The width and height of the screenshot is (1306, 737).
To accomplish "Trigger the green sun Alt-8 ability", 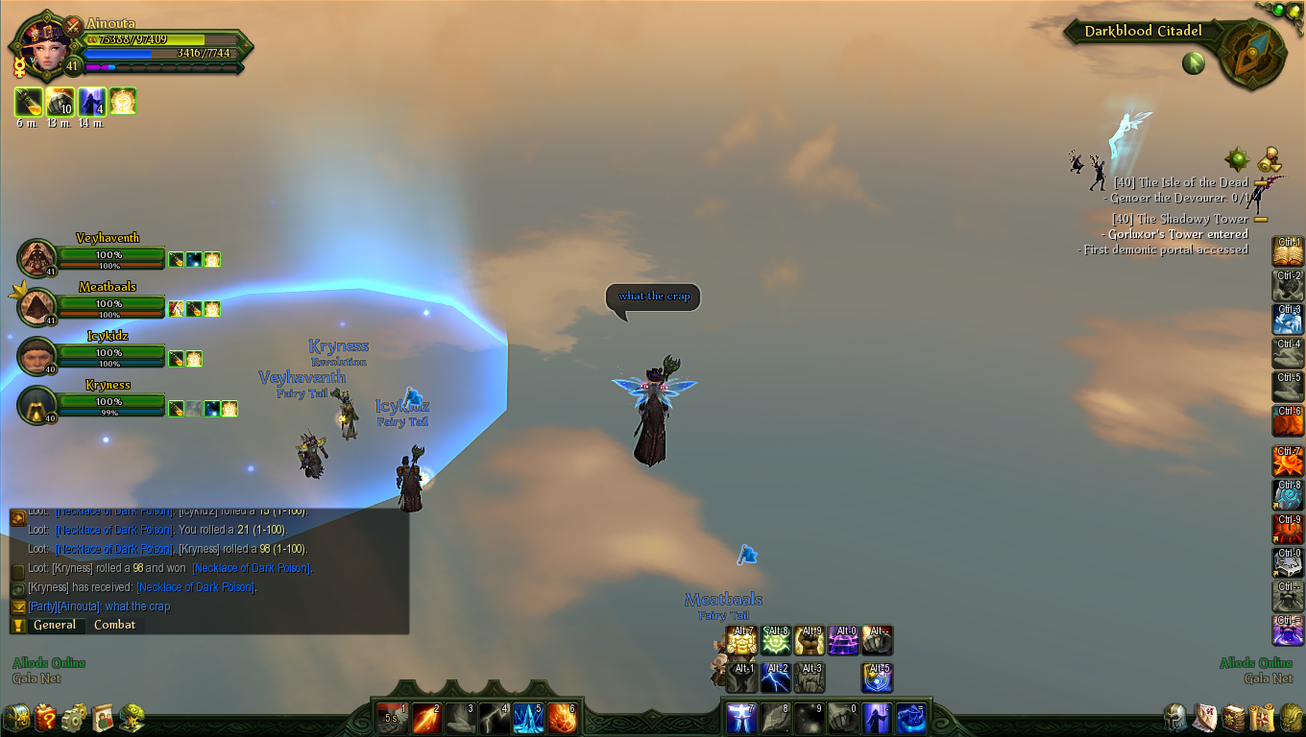I will point(776,640).
